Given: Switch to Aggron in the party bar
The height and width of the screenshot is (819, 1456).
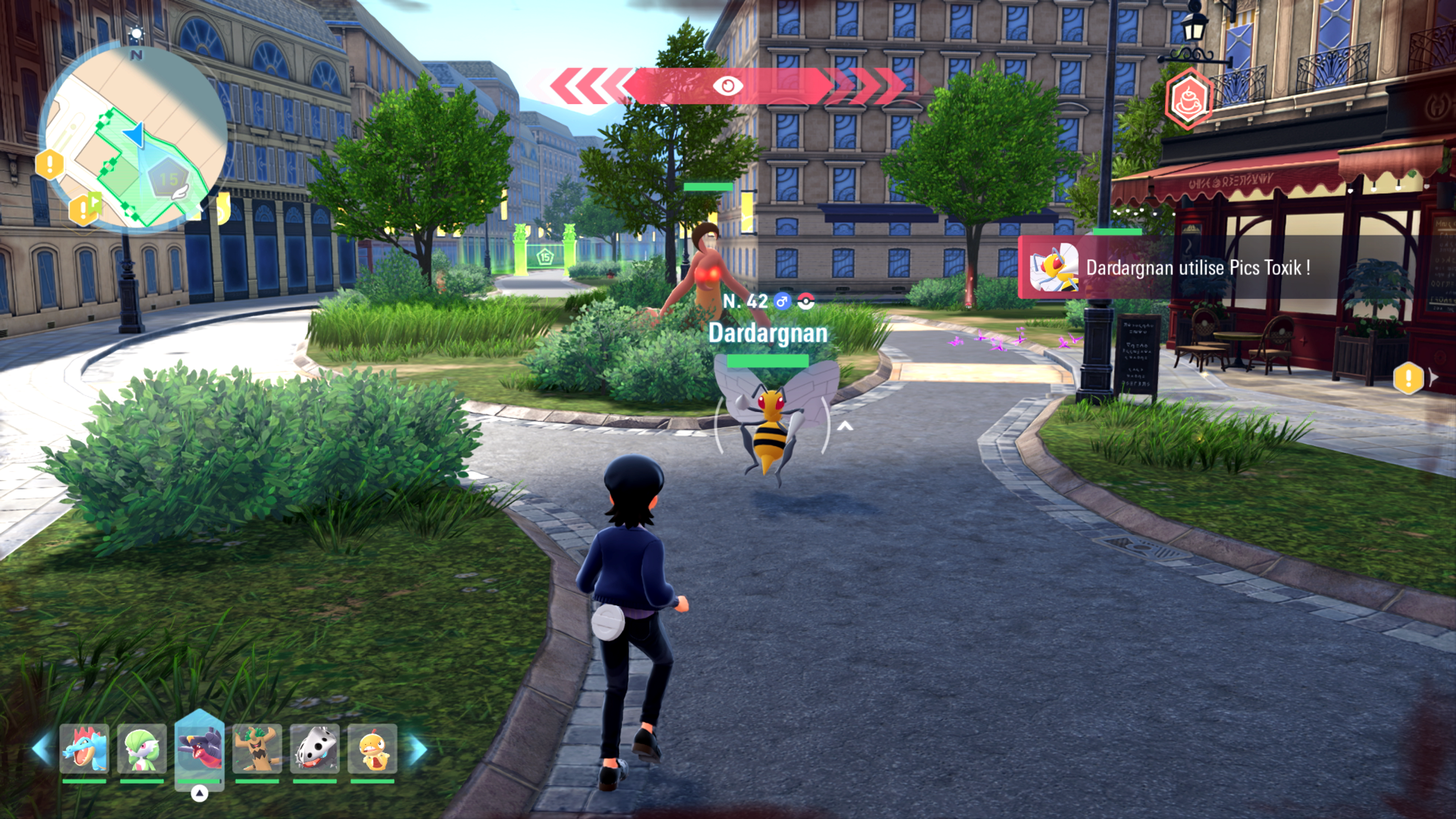Looking at the screenshot, I should point(315,749).
